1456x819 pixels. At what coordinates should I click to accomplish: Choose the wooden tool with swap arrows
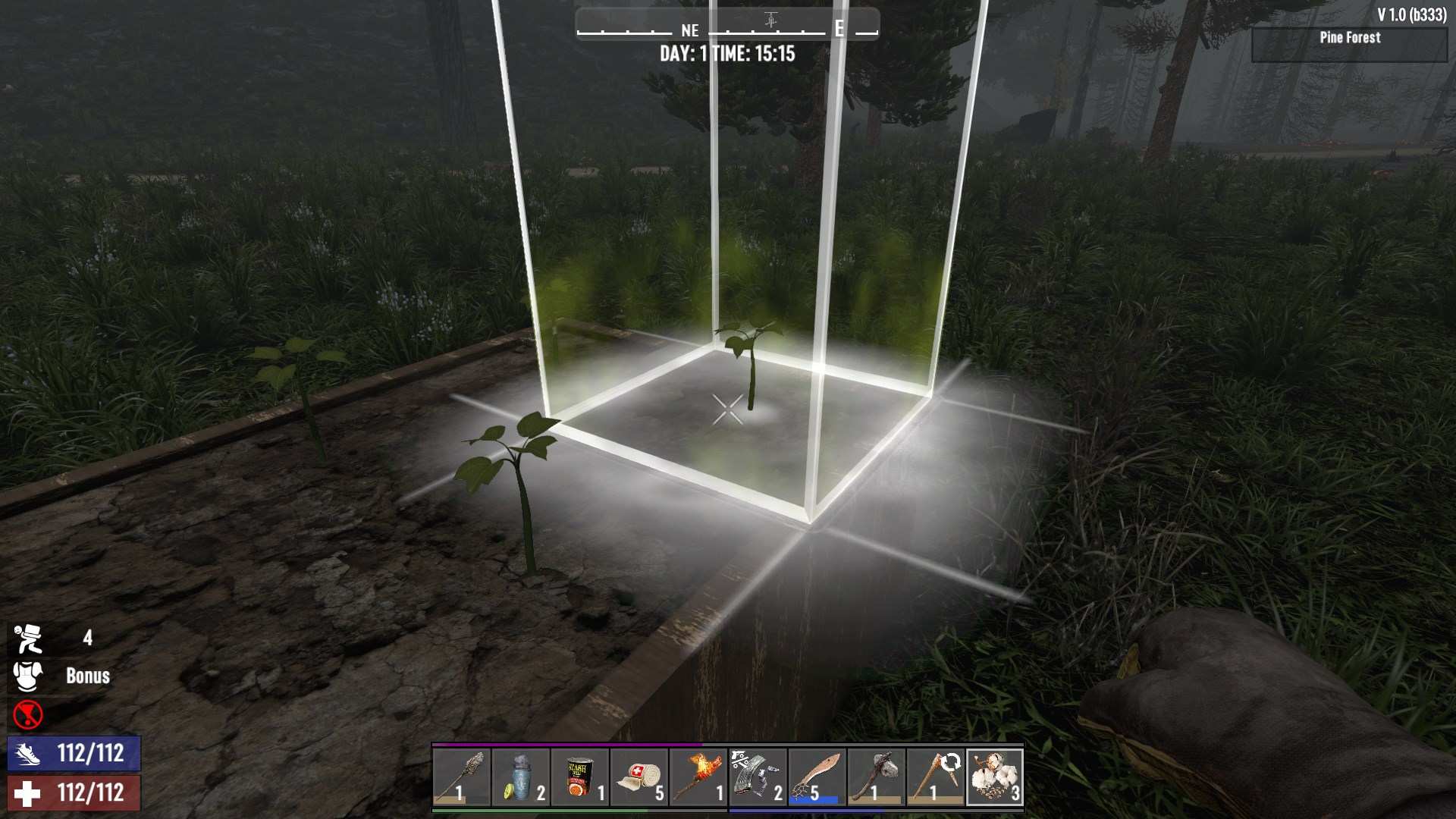(x=935, y=777)
